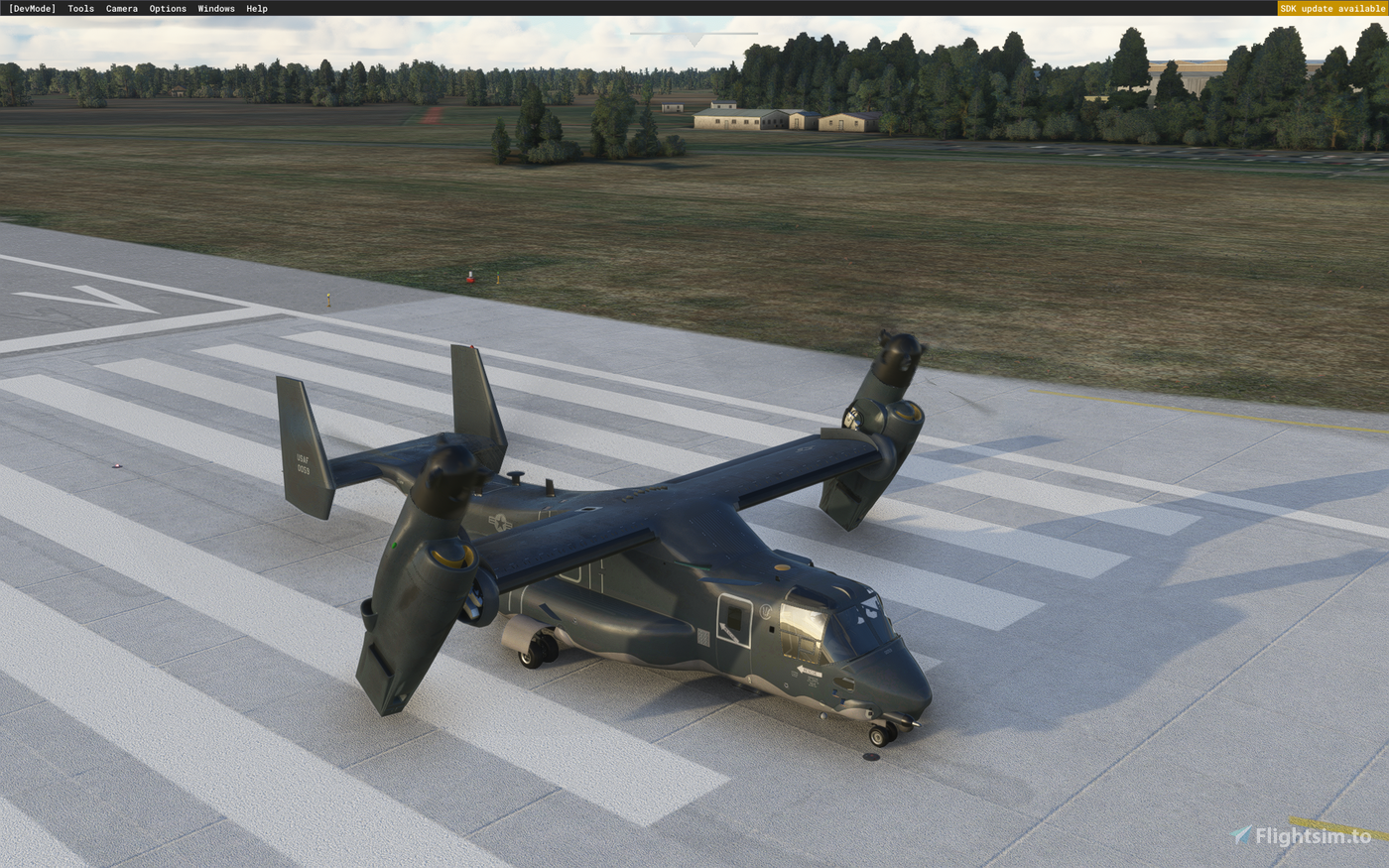This screenshot has height=868, width=1389.
Task: Open Camera menu to change view
Action: (121, 8)
